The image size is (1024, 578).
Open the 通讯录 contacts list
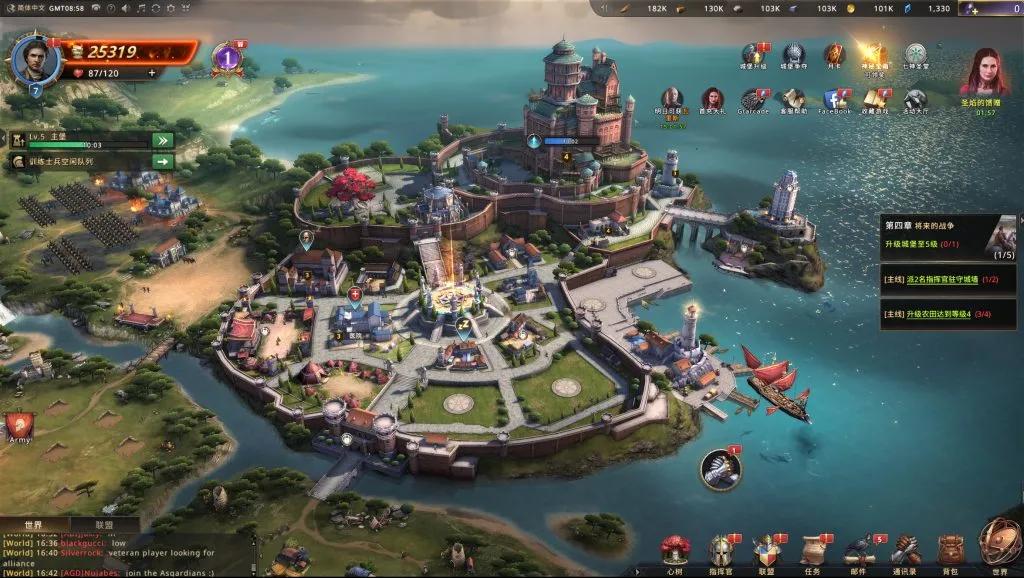tap(904, 552)
